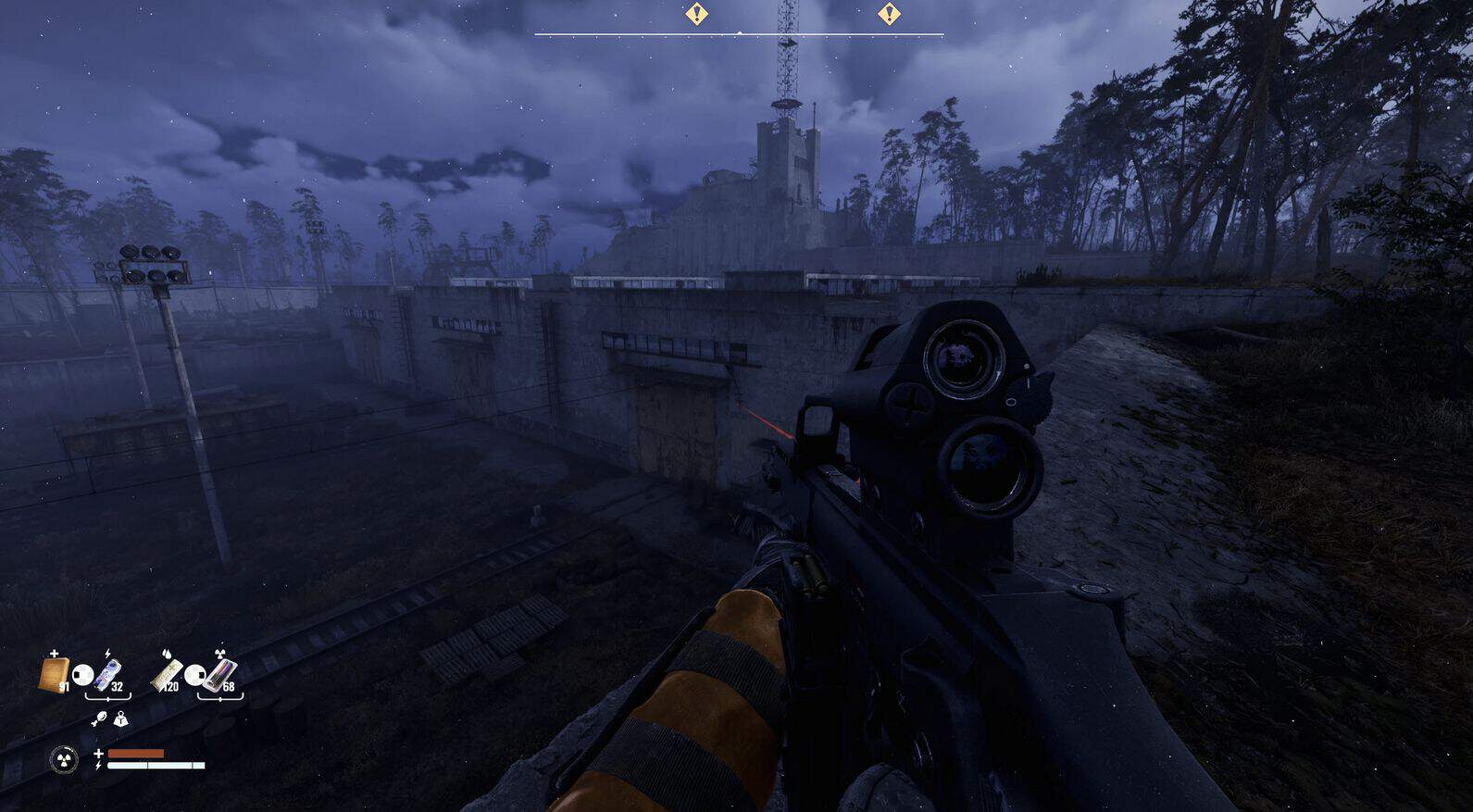Click the kettlebell weight status icon

120,719
